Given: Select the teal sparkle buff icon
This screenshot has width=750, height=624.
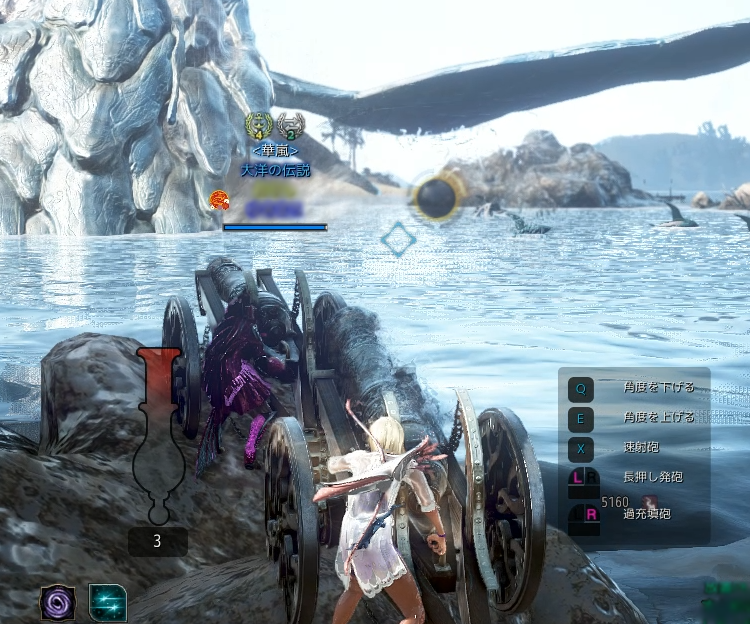Looking at the screenshot, I should (107, 602).
